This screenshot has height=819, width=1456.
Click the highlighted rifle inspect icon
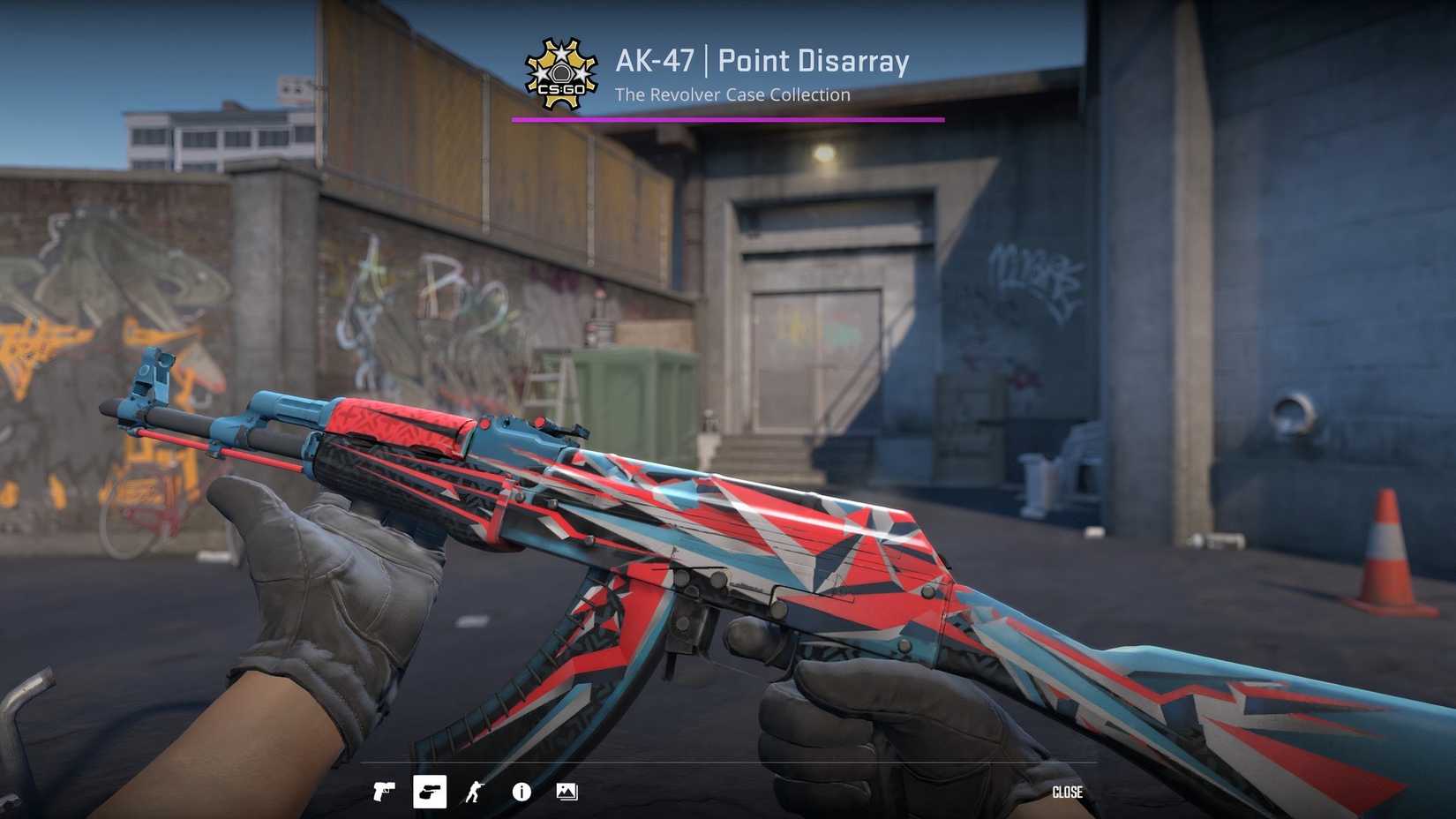click(x=430, y=792)
